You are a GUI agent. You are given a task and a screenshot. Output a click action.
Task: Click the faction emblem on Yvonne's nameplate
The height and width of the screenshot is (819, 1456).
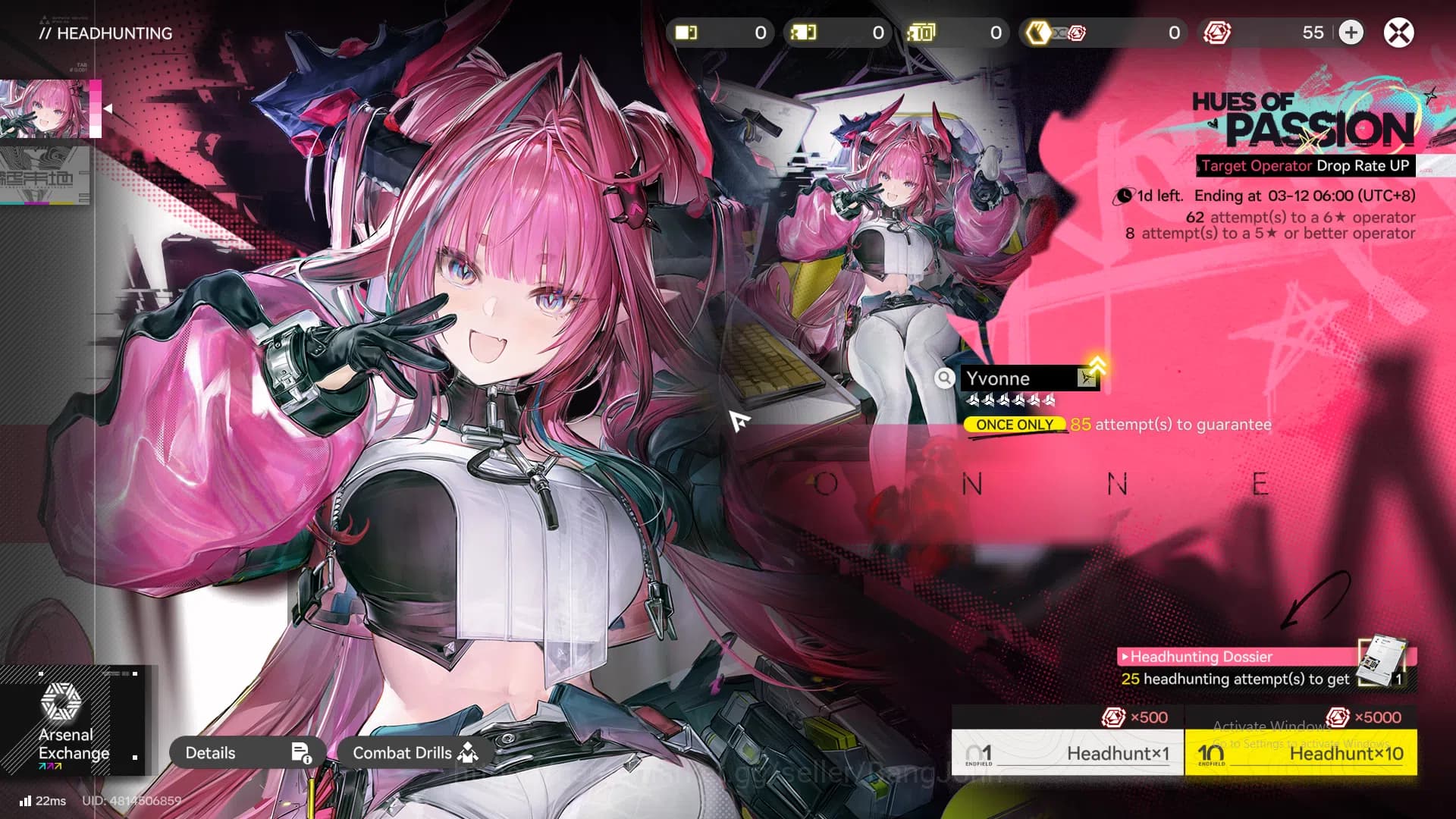(x=1086, y=378)
